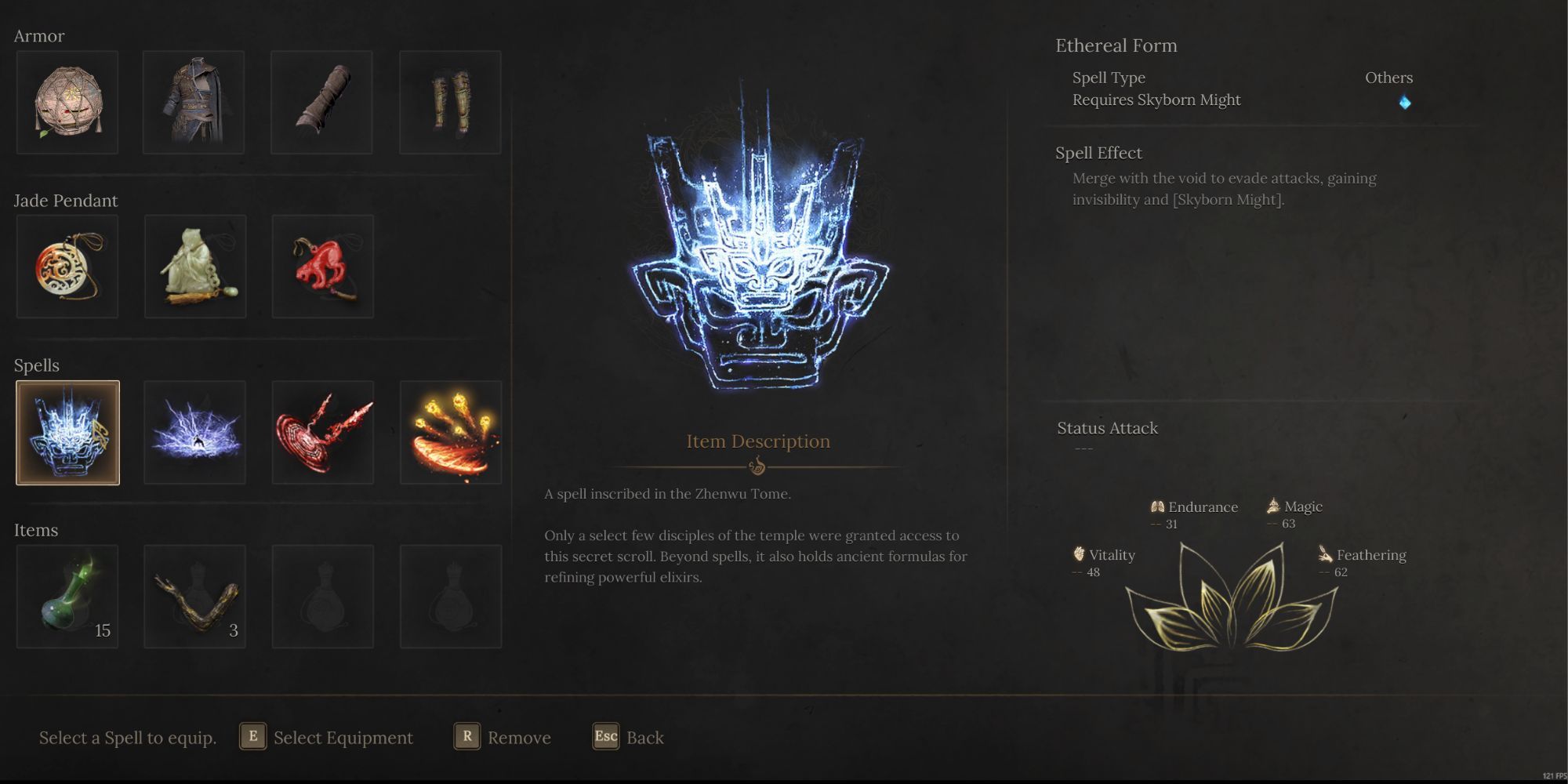Screen dimensions: 1568x784
Task: Select the branch item with quantity 3
Action: click(194, 597)
